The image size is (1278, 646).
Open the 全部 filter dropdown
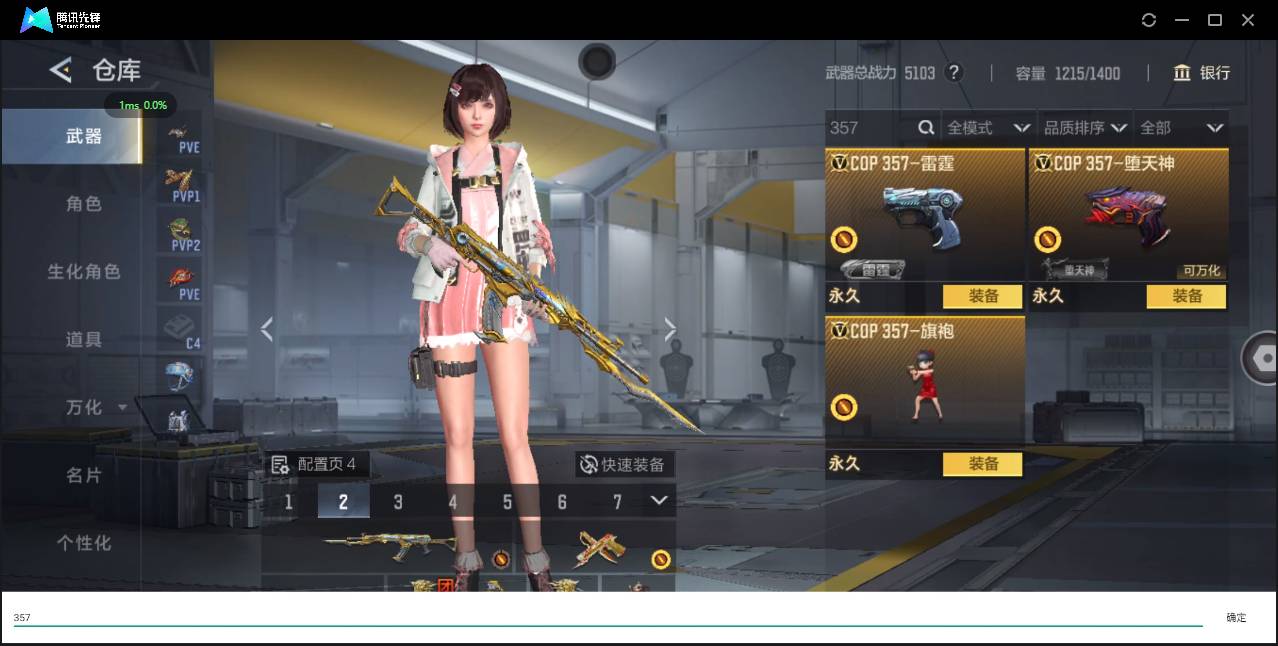pyautogui.click(x=1181, y=128)
